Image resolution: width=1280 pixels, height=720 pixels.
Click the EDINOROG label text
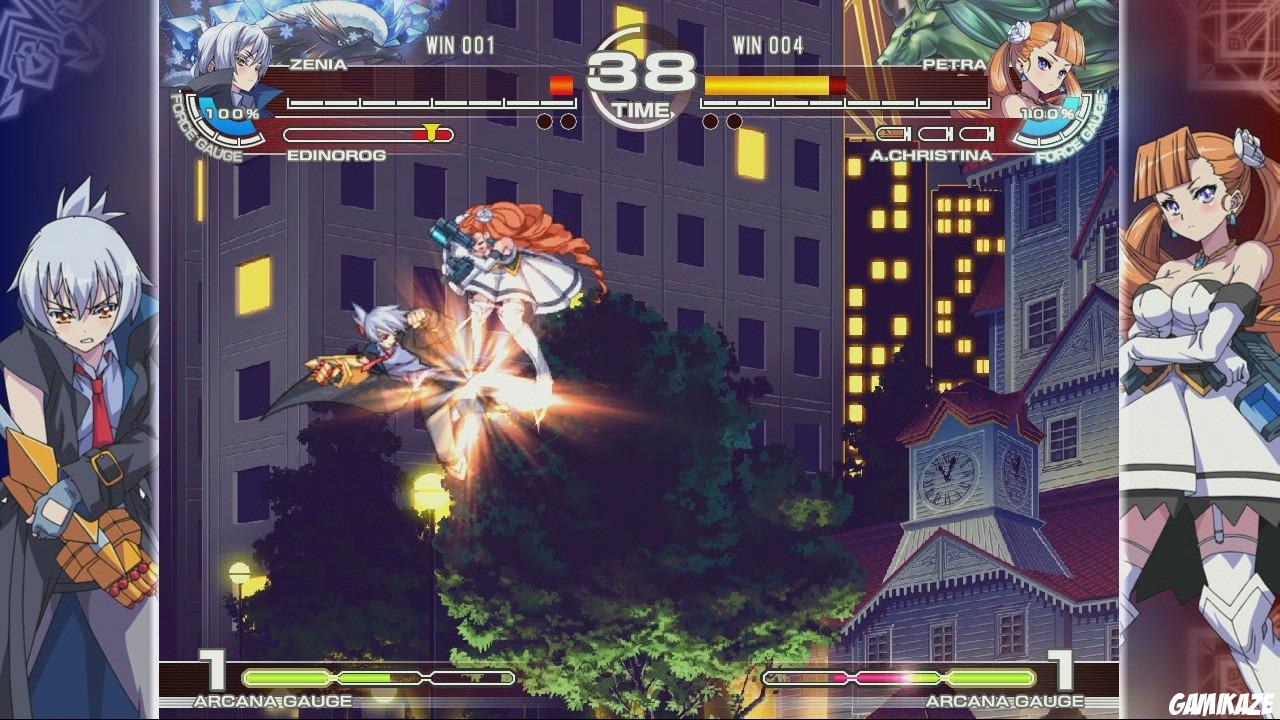(335, 153)
